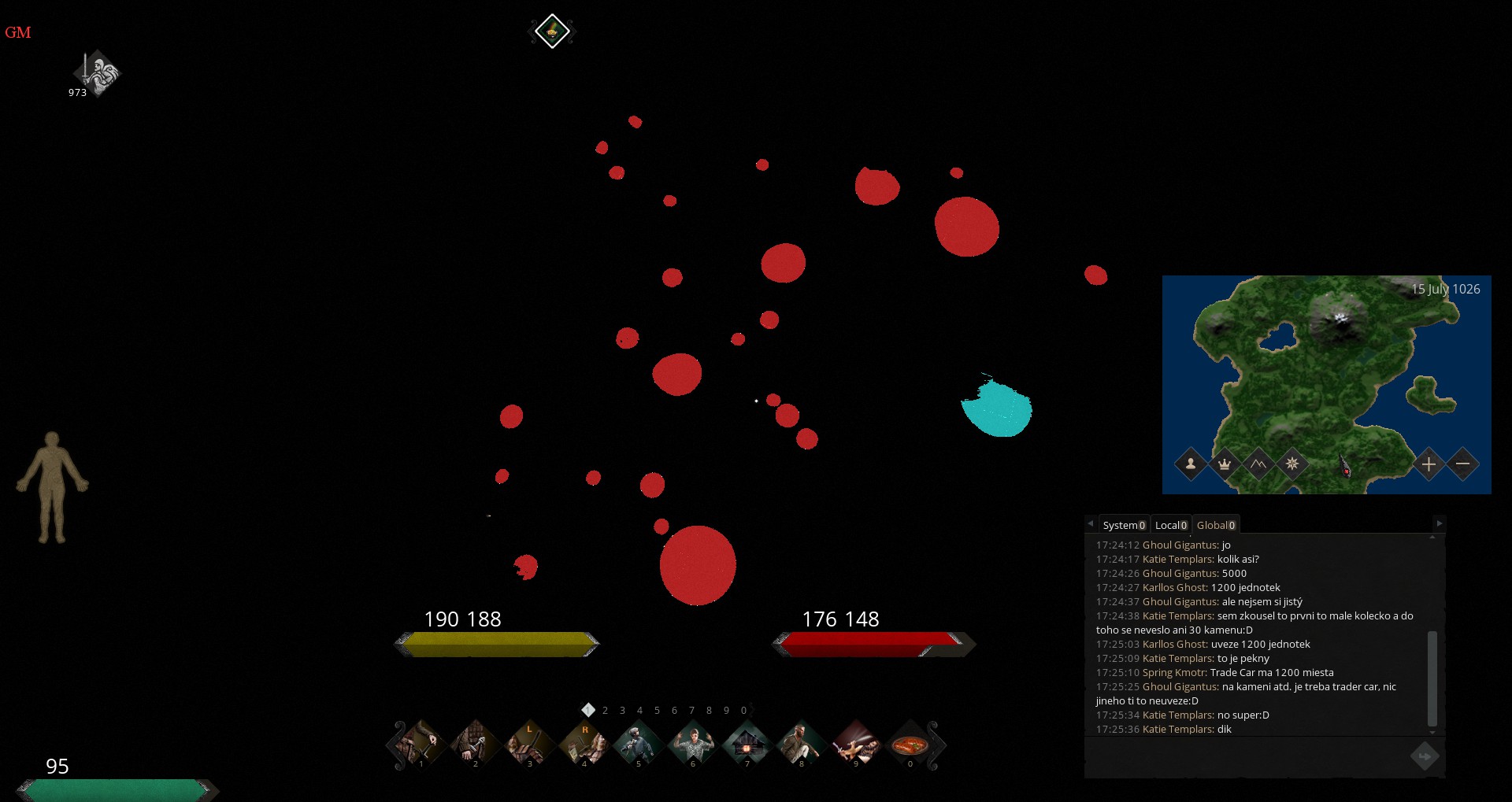Image resolution: width=1512 pixels, height=802 pixels.
Task: Toggle the mountain terrain filter on minimap
Action: (1258, 464)
